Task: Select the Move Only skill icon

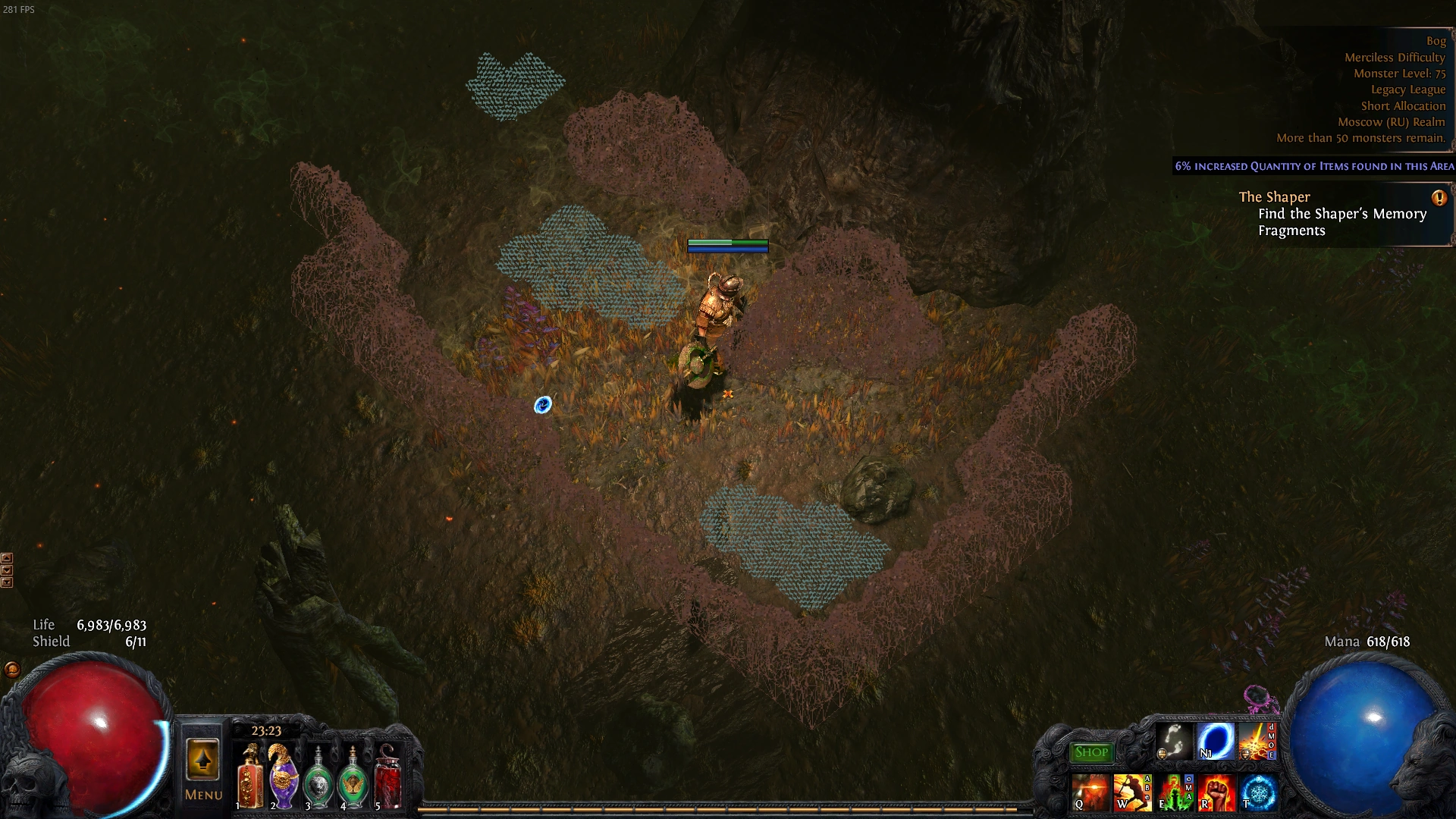Action: click(x=1172, y=741)
